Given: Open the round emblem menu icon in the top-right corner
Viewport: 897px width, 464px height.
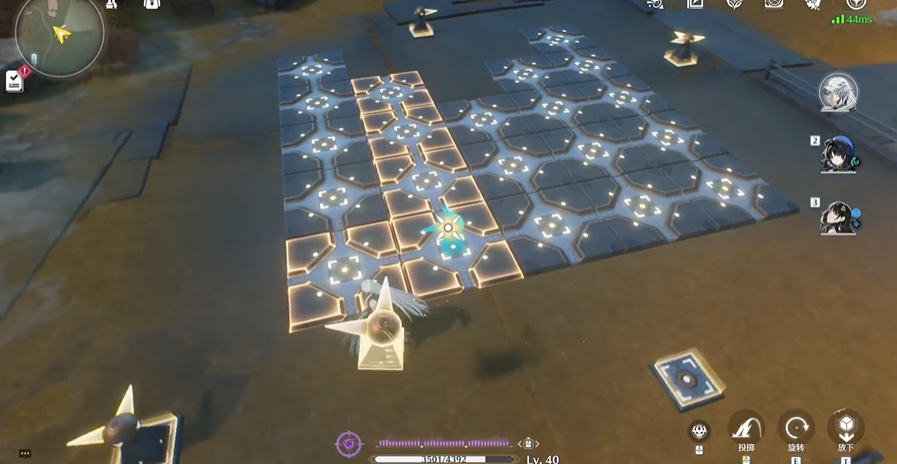Looking at the screenshot, I should (x=855, y=4).
